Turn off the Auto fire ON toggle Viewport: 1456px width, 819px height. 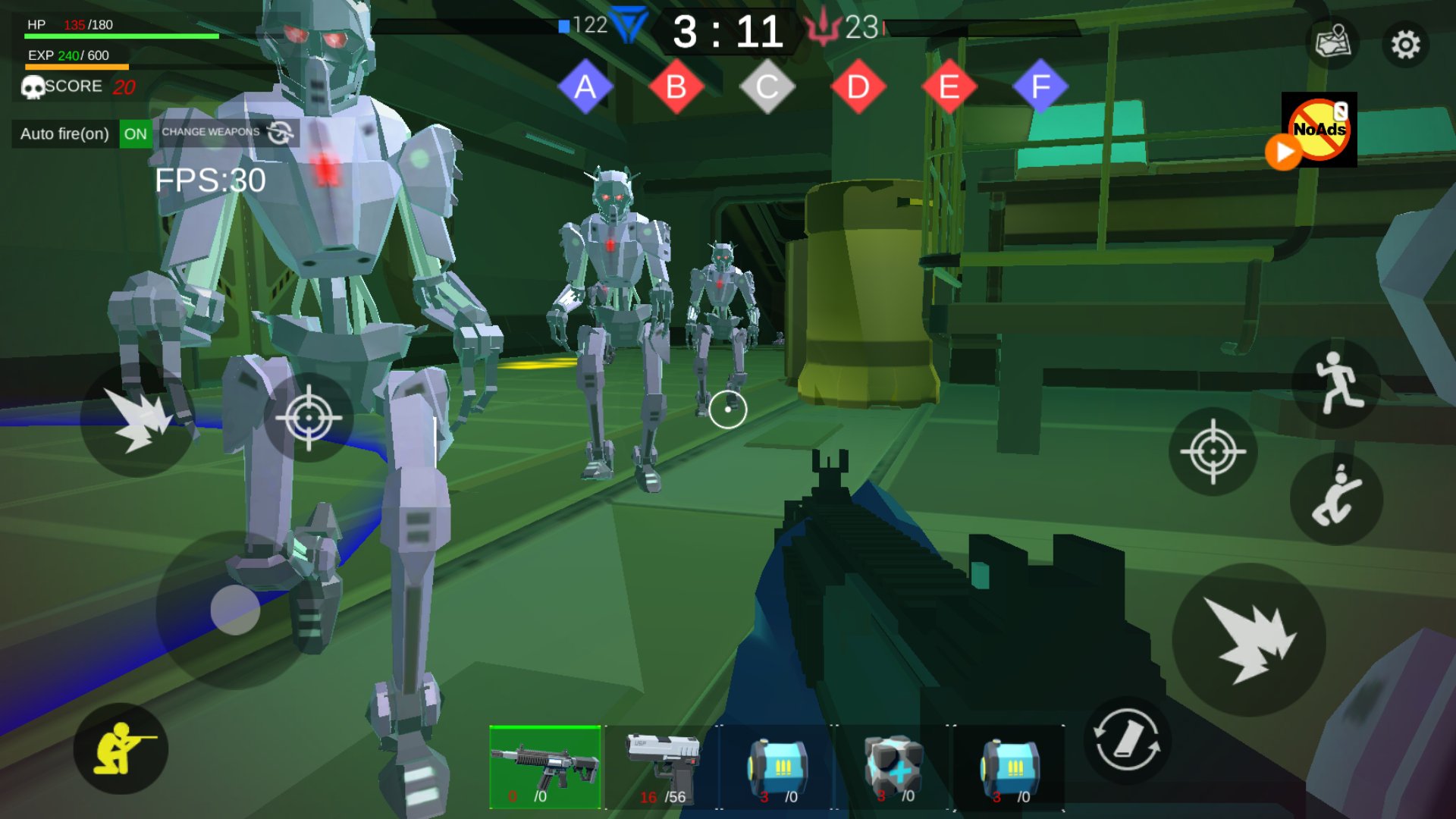pos(136,133)
